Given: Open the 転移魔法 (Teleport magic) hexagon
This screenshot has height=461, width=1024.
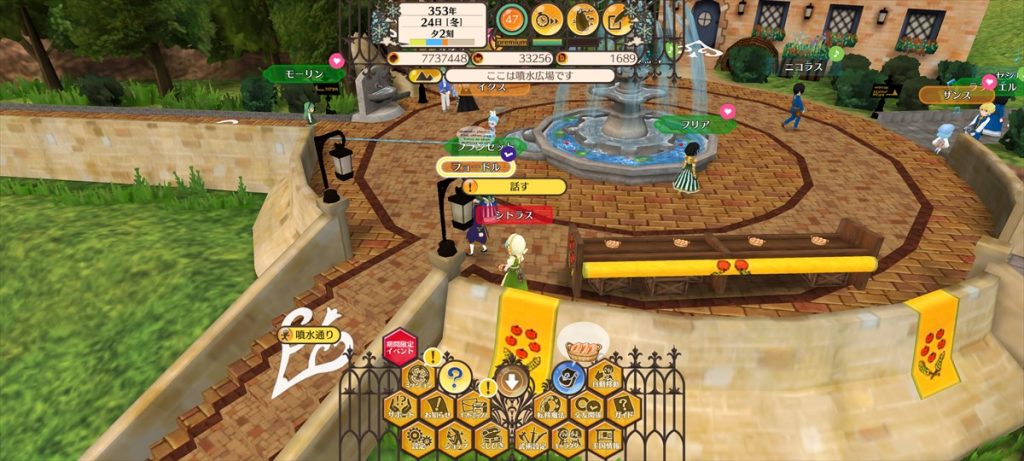Looking at the screenshot, I should tap(549, 407).
